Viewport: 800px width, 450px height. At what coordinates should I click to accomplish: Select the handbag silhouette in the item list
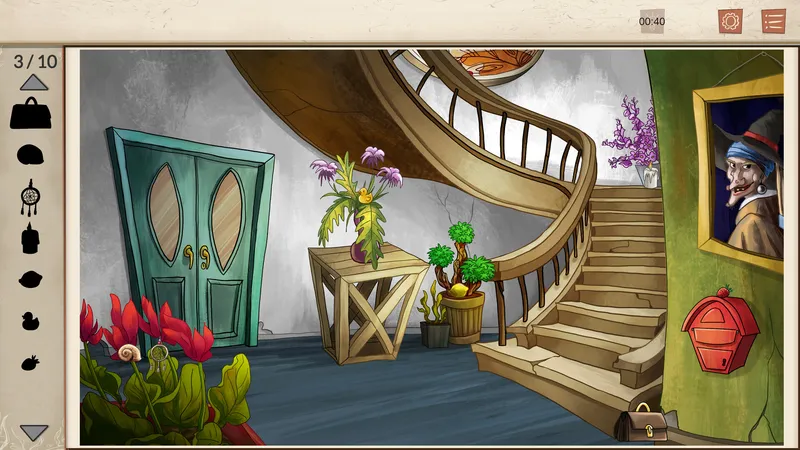coord(31,113)
